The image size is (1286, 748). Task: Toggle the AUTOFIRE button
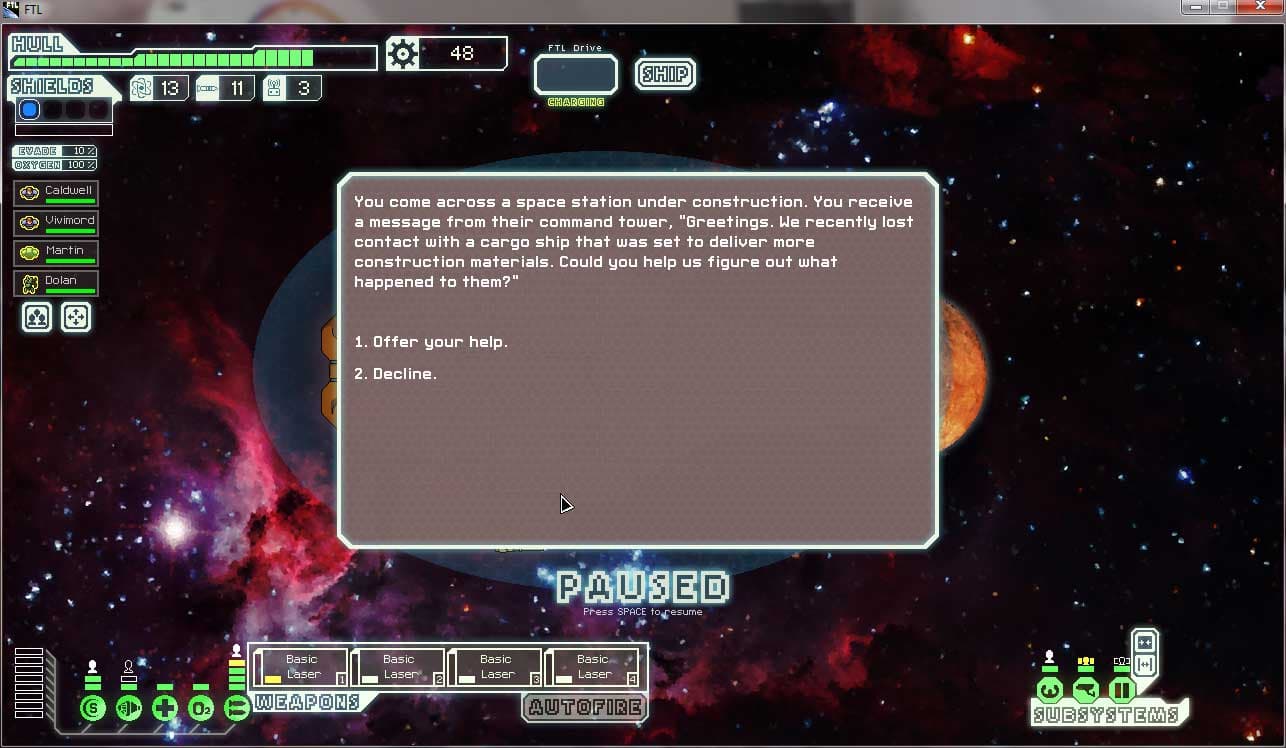(584, 707)
